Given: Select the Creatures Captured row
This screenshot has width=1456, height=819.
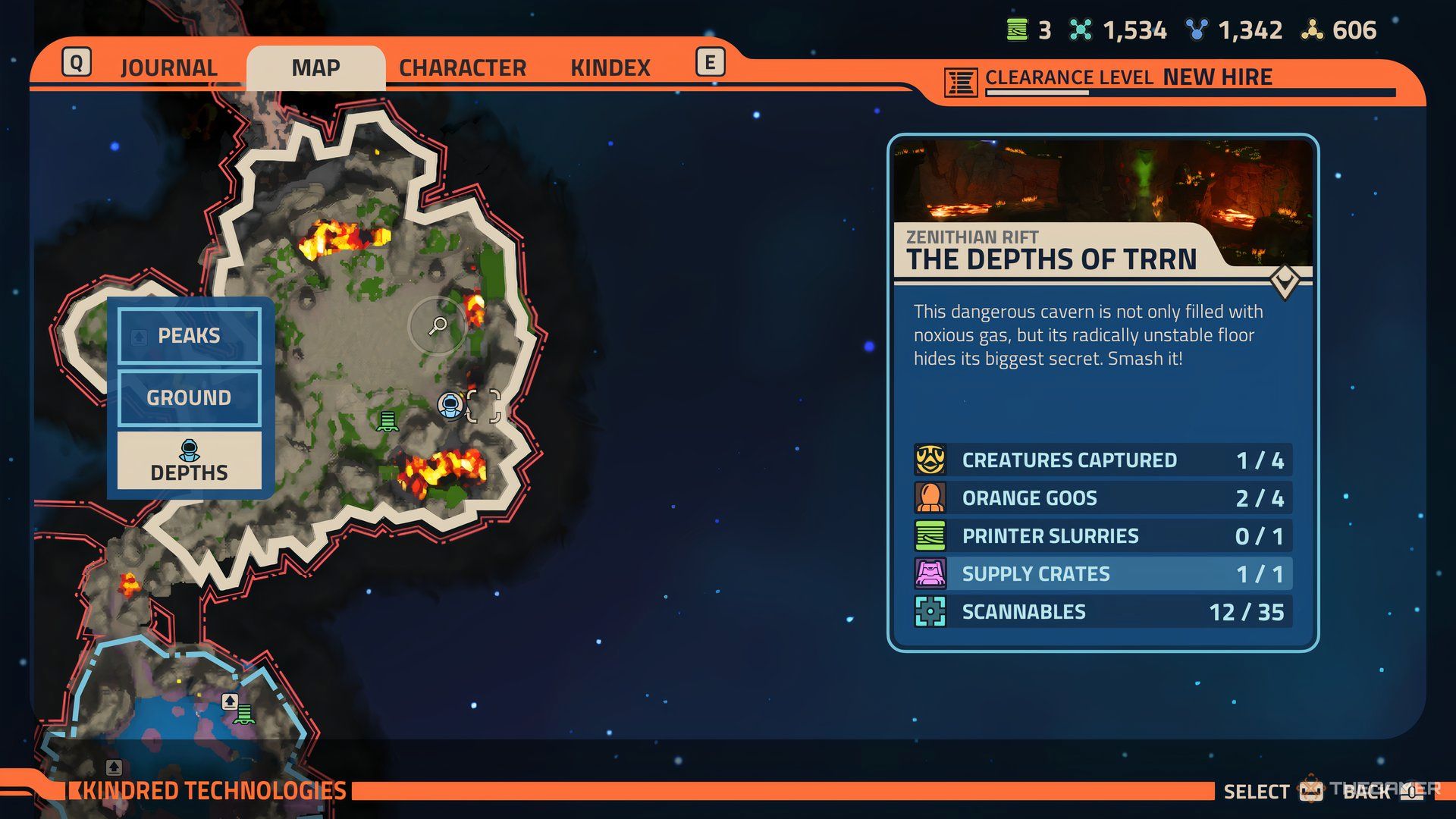Looking at the screenshot, I should (1103, 460).
